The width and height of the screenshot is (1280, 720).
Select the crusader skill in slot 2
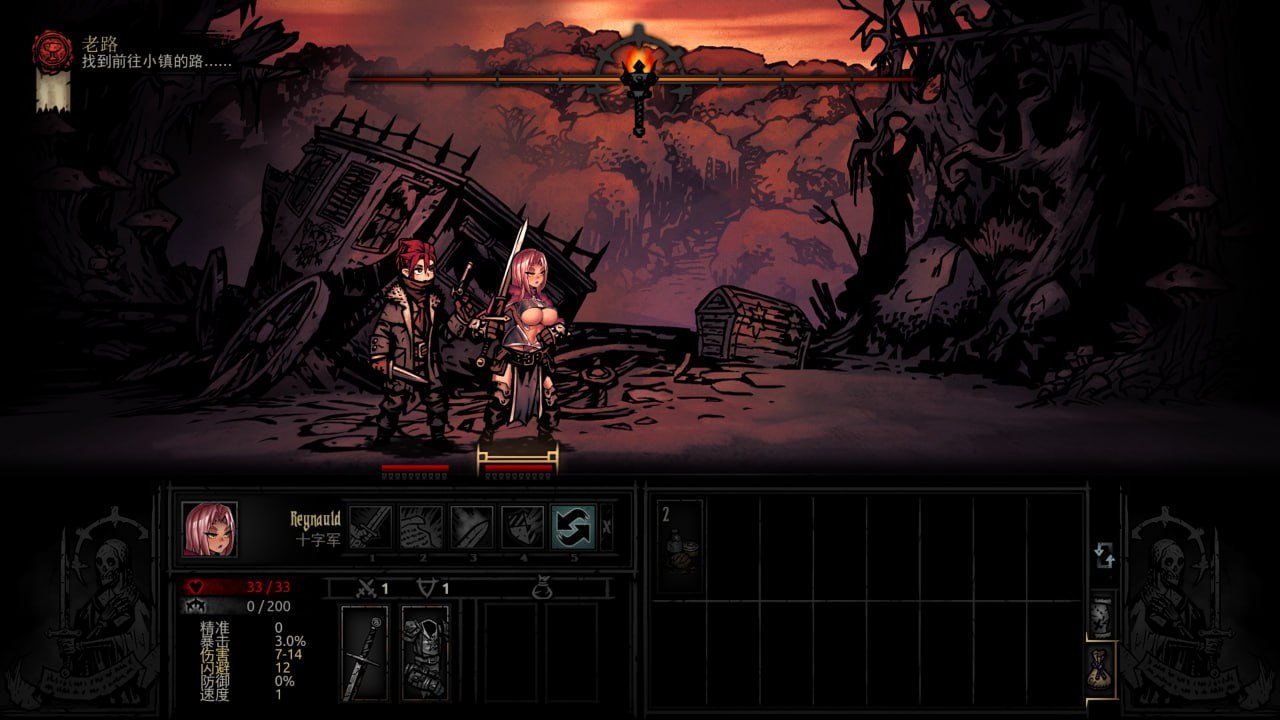tap(422, 527)
